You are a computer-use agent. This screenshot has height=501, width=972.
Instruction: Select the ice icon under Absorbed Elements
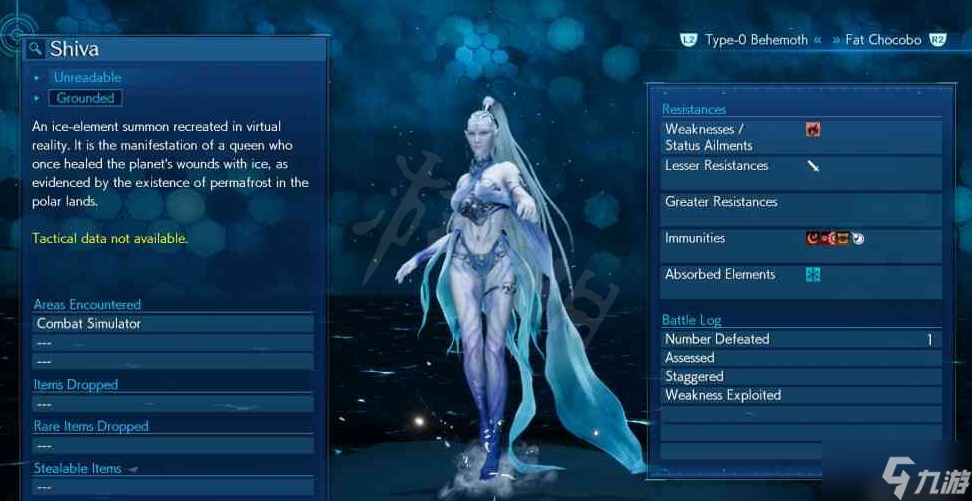coord(813,274)
